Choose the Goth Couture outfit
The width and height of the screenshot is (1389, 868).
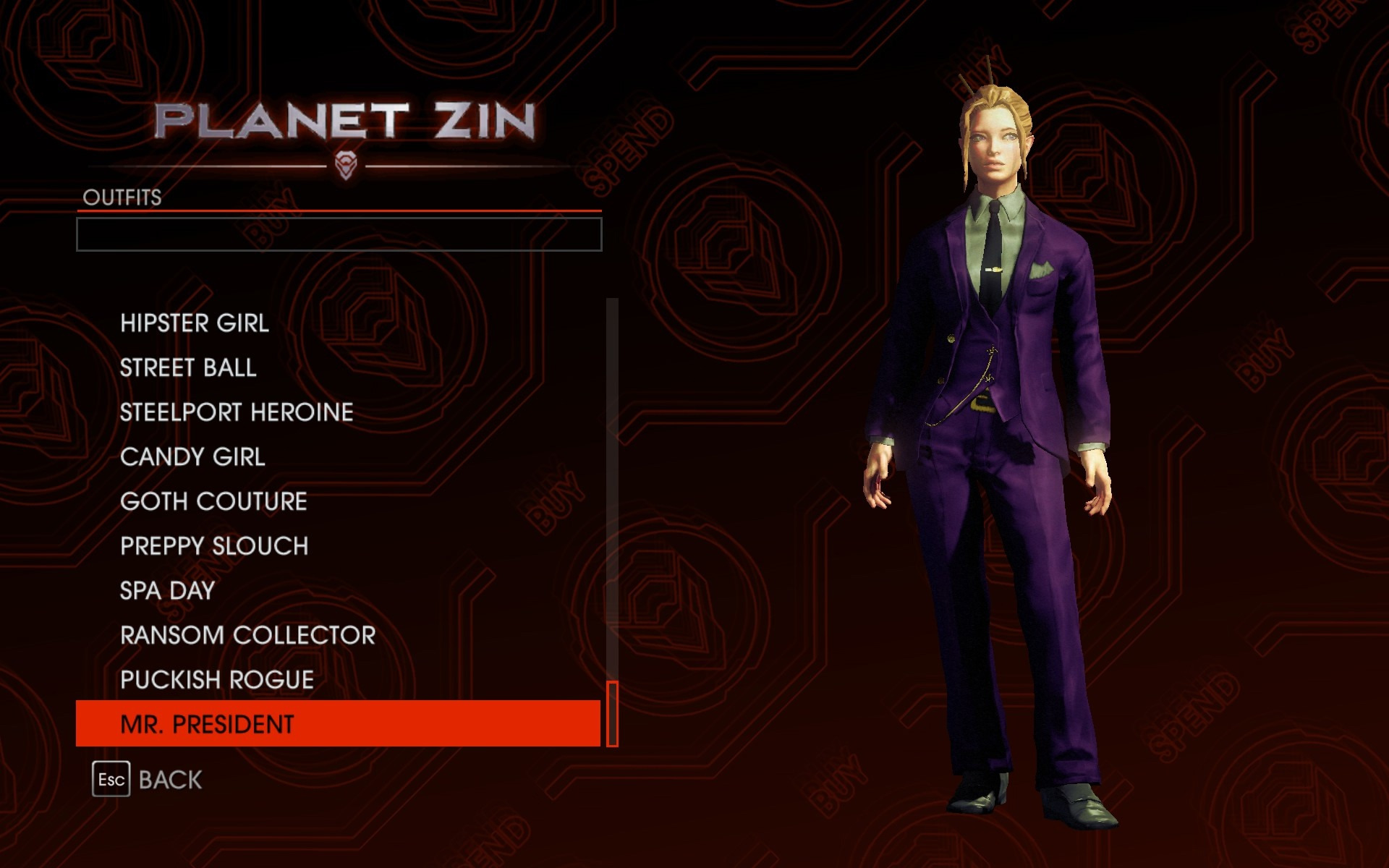213,501
